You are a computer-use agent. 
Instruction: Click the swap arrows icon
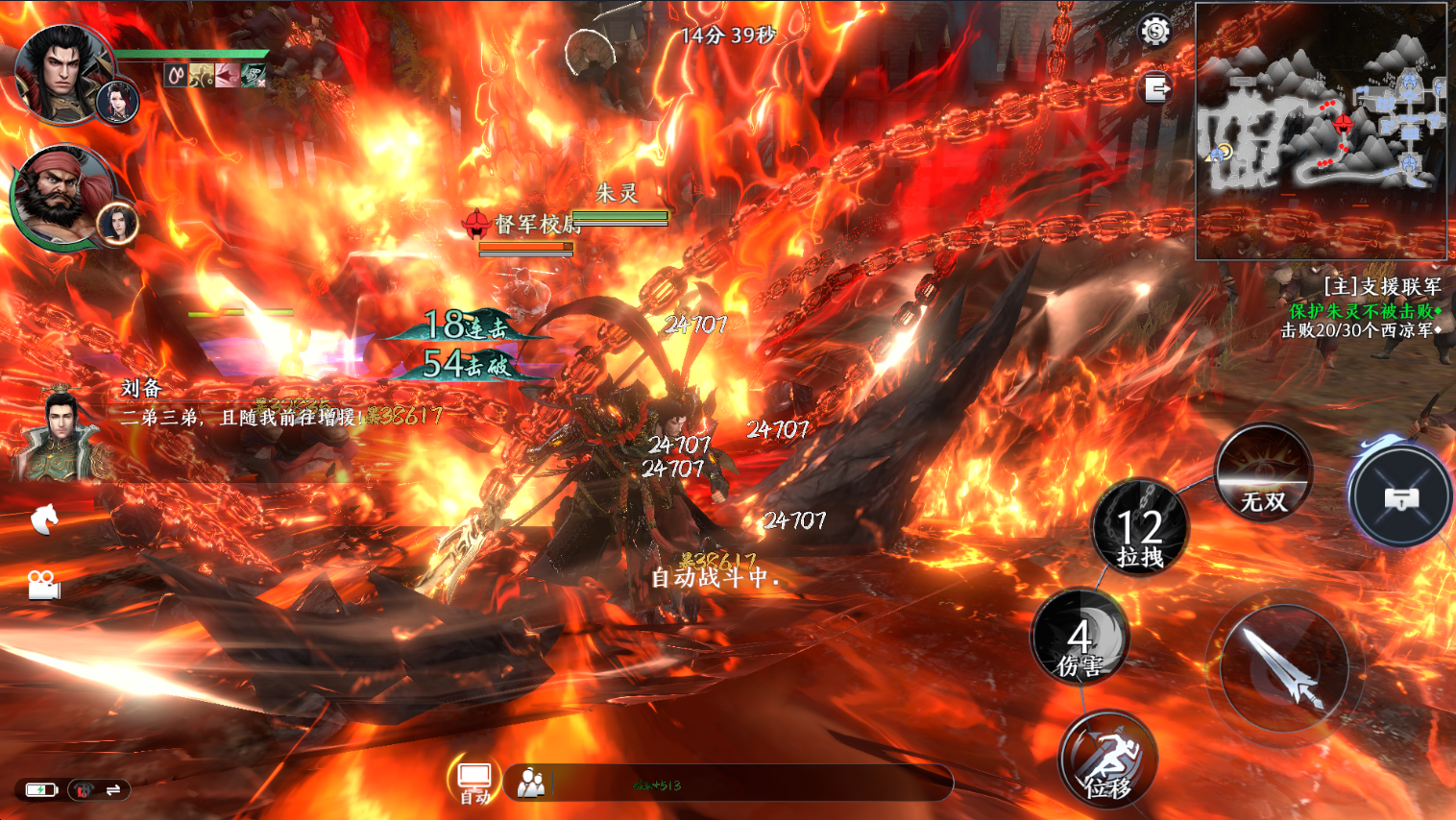(x=113, y=789)
